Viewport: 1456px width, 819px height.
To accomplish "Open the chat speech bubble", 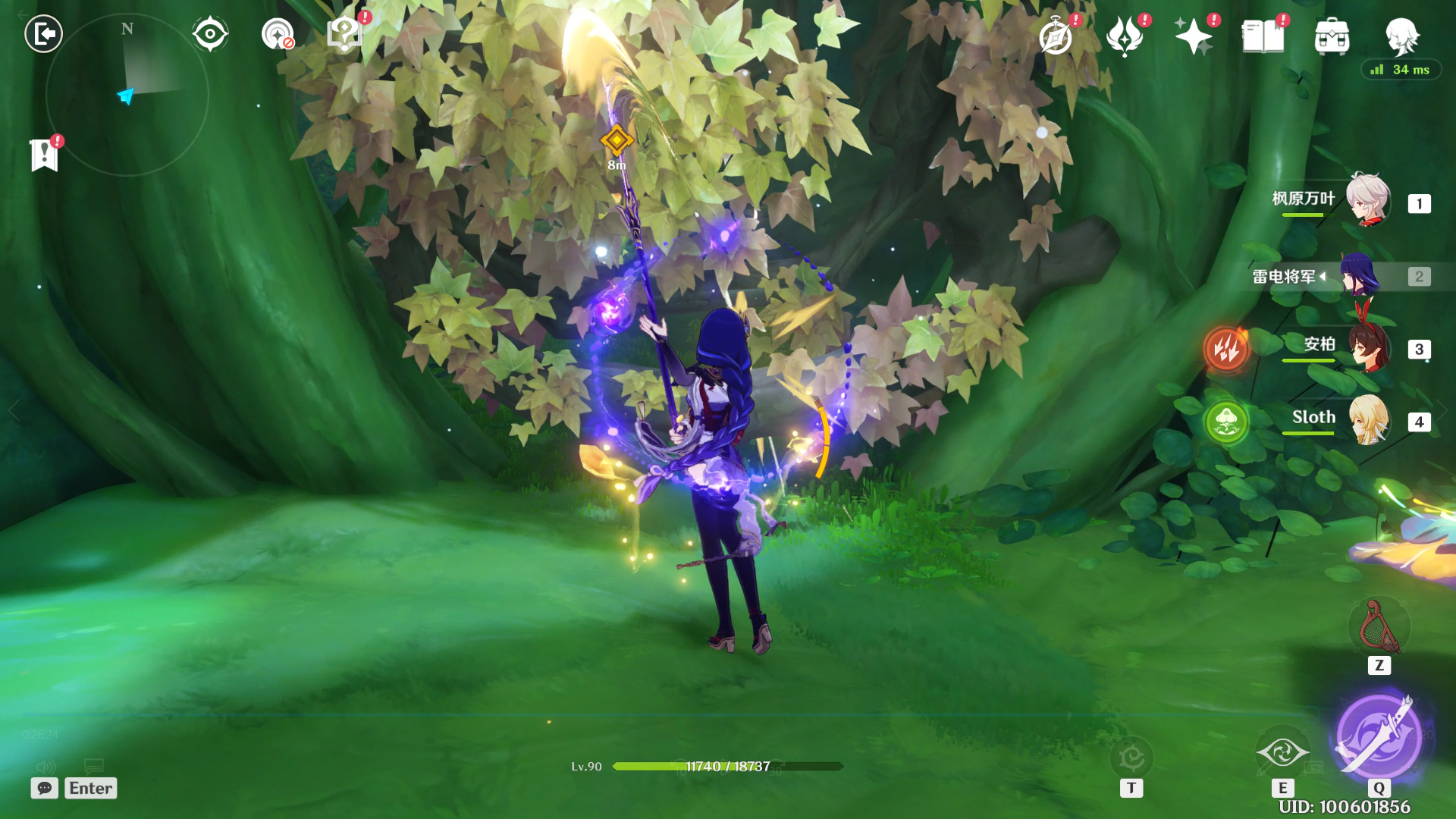I will click(x=45, y=788).
